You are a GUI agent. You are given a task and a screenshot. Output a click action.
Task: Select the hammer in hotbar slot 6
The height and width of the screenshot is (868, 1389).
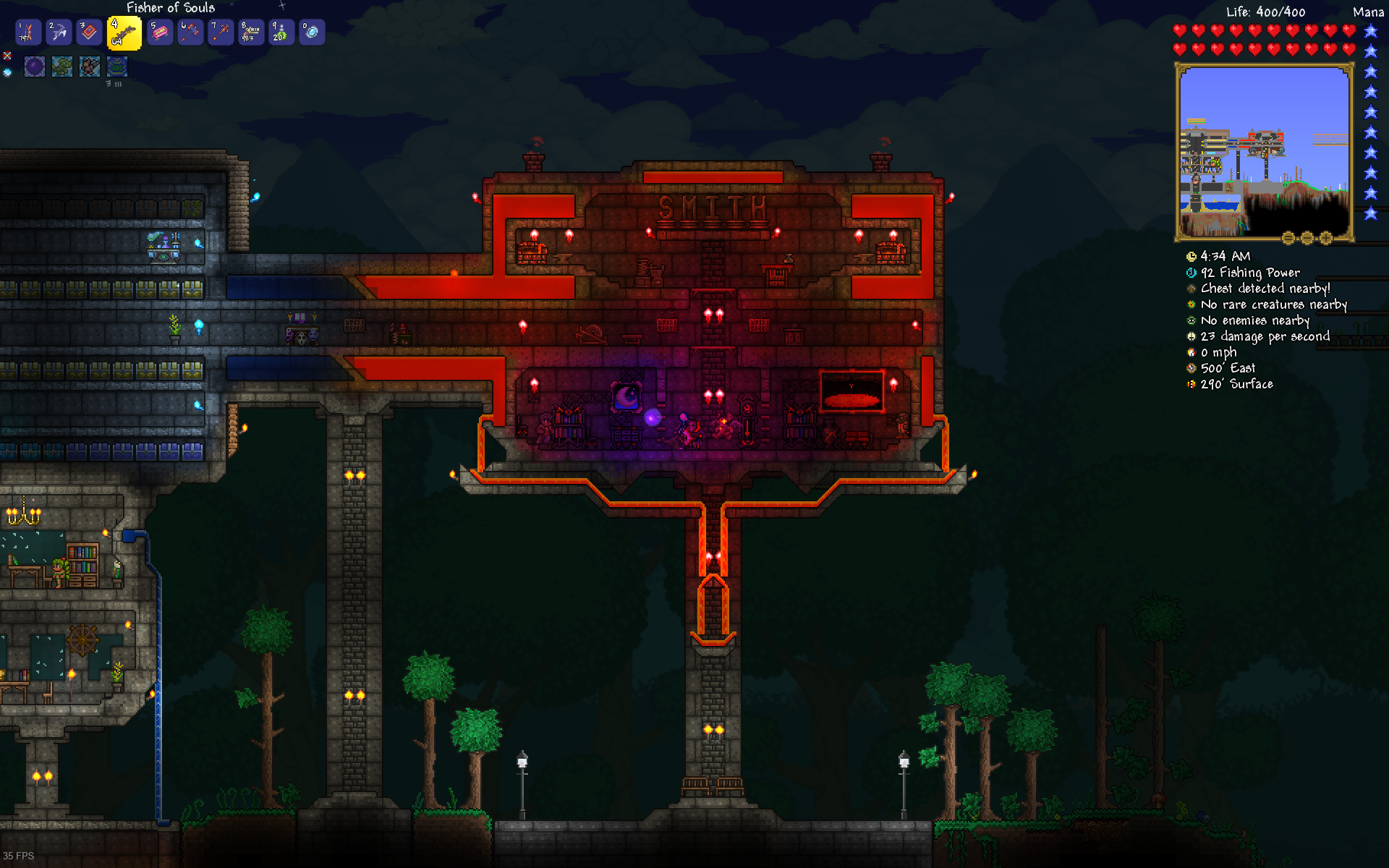[190, 32]
